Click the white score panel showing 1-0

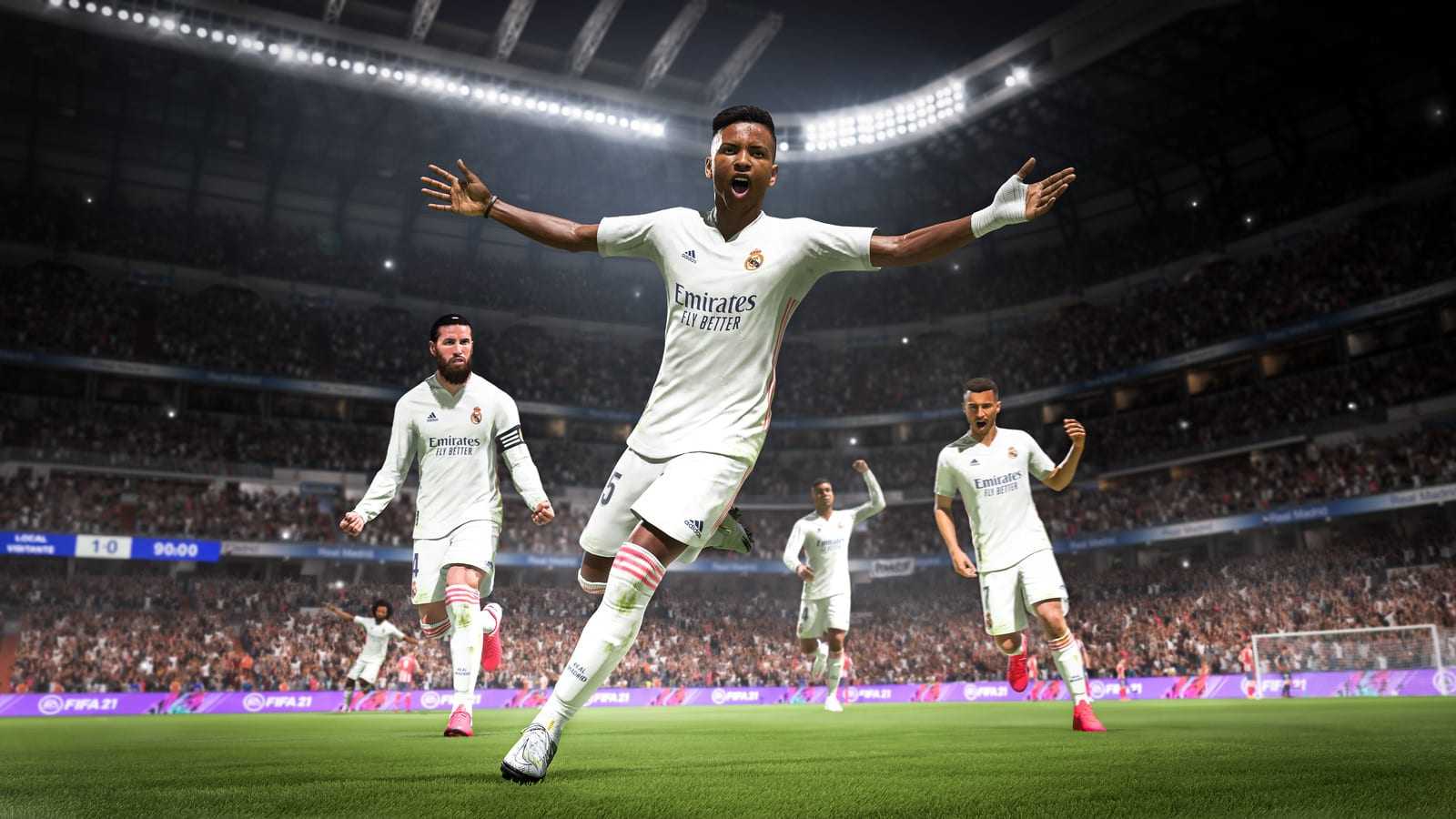(x=102, y=545)
